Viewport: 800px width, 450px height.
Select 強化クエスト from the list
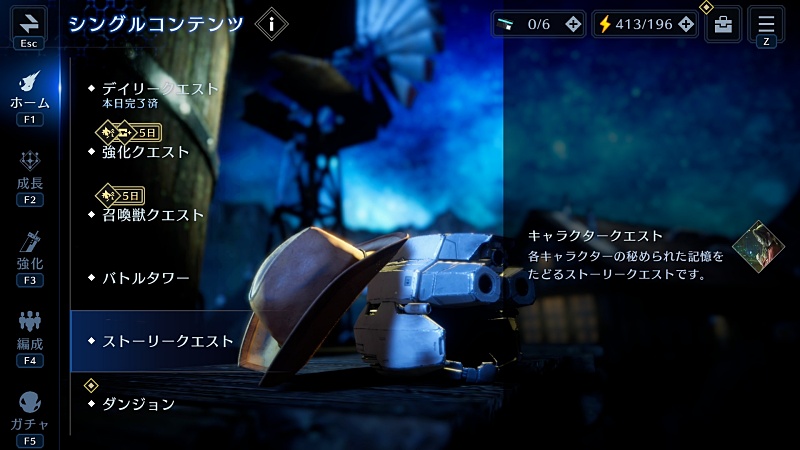[x=146, y=152]
